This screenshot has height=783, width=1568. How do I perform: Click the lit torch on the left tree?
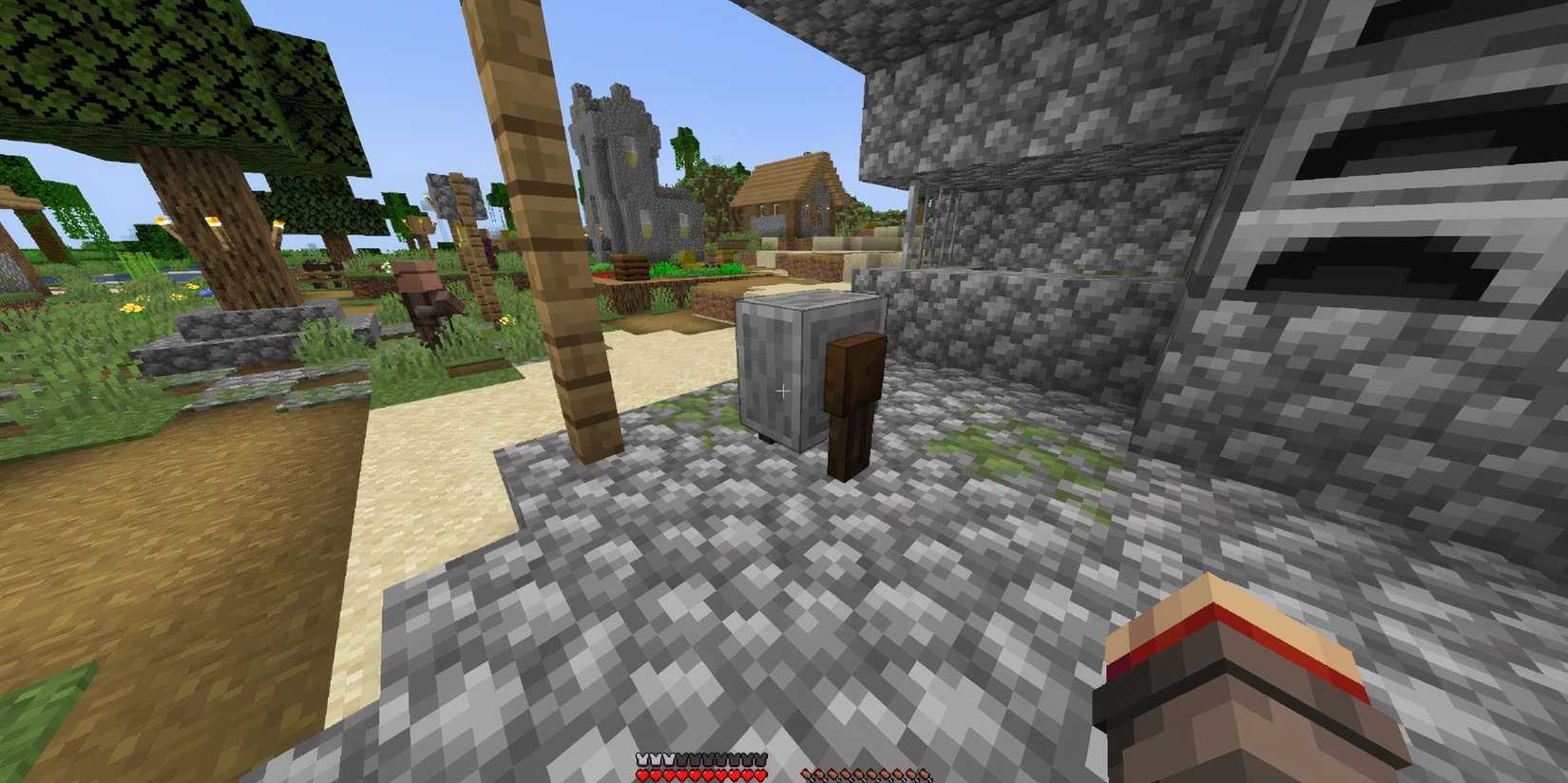click(217, 219)
